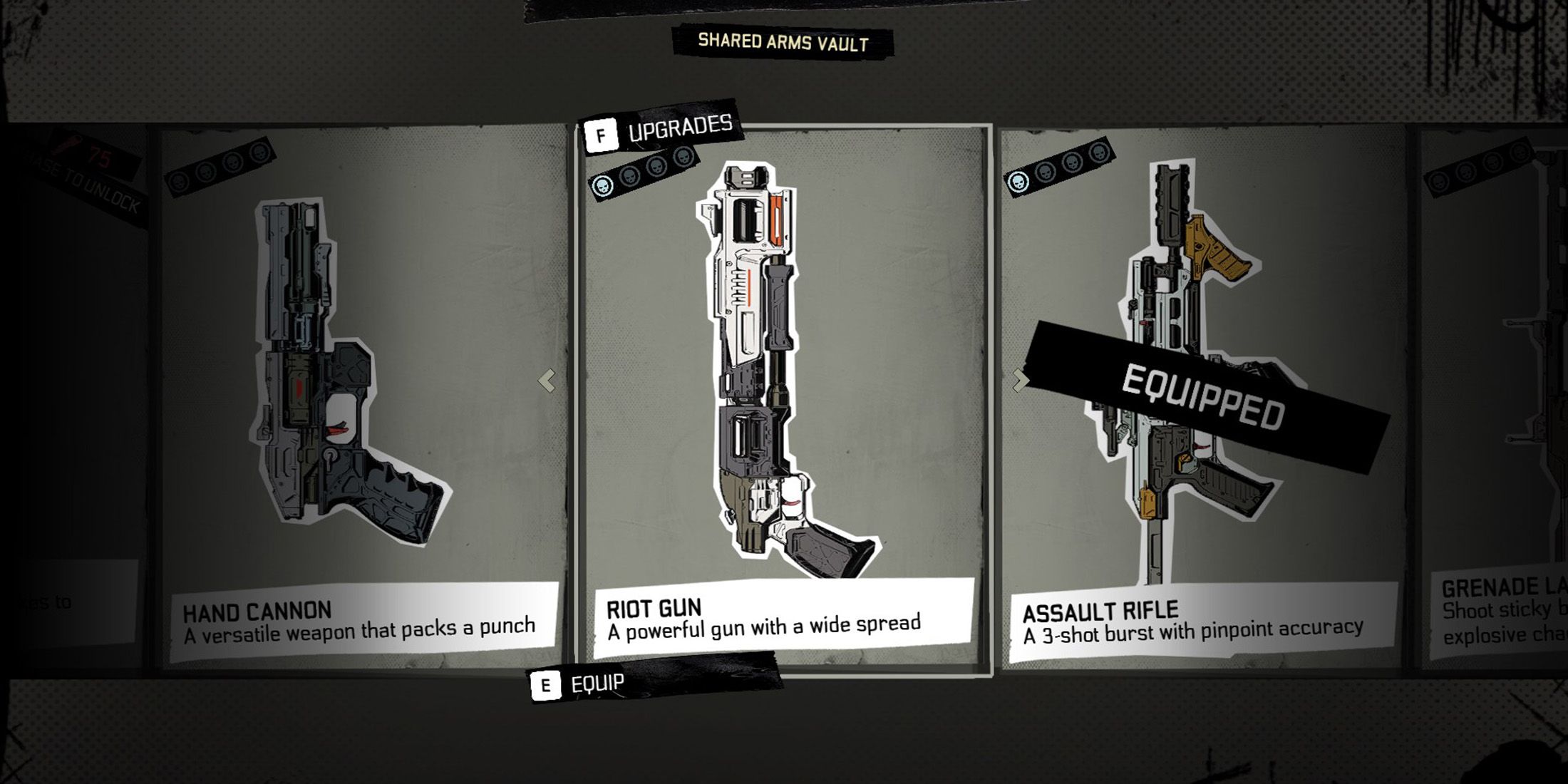Click the first skull slot on Hand Cannon
Image resolution: width=1568 pixels, height=784 pixels.
tap(179, 183)
